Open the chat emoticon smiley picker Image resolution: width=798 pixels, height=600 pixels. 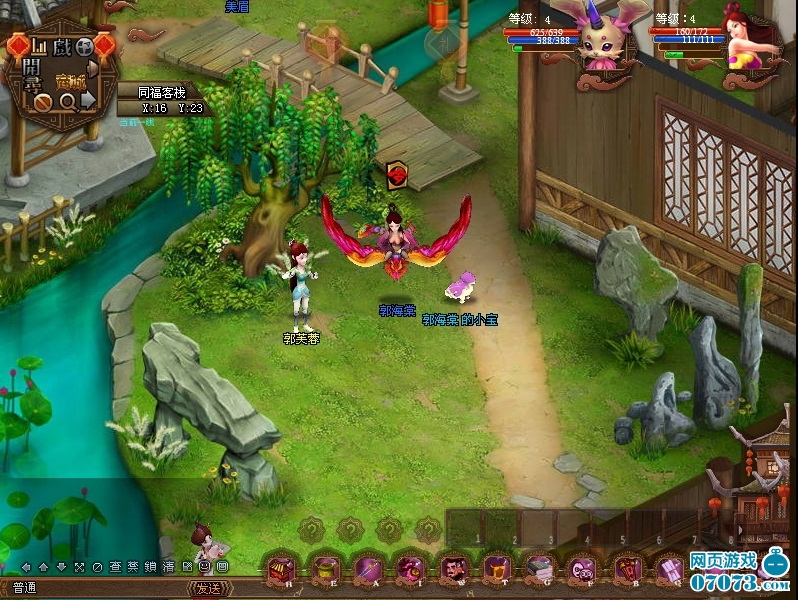[204, 567]
